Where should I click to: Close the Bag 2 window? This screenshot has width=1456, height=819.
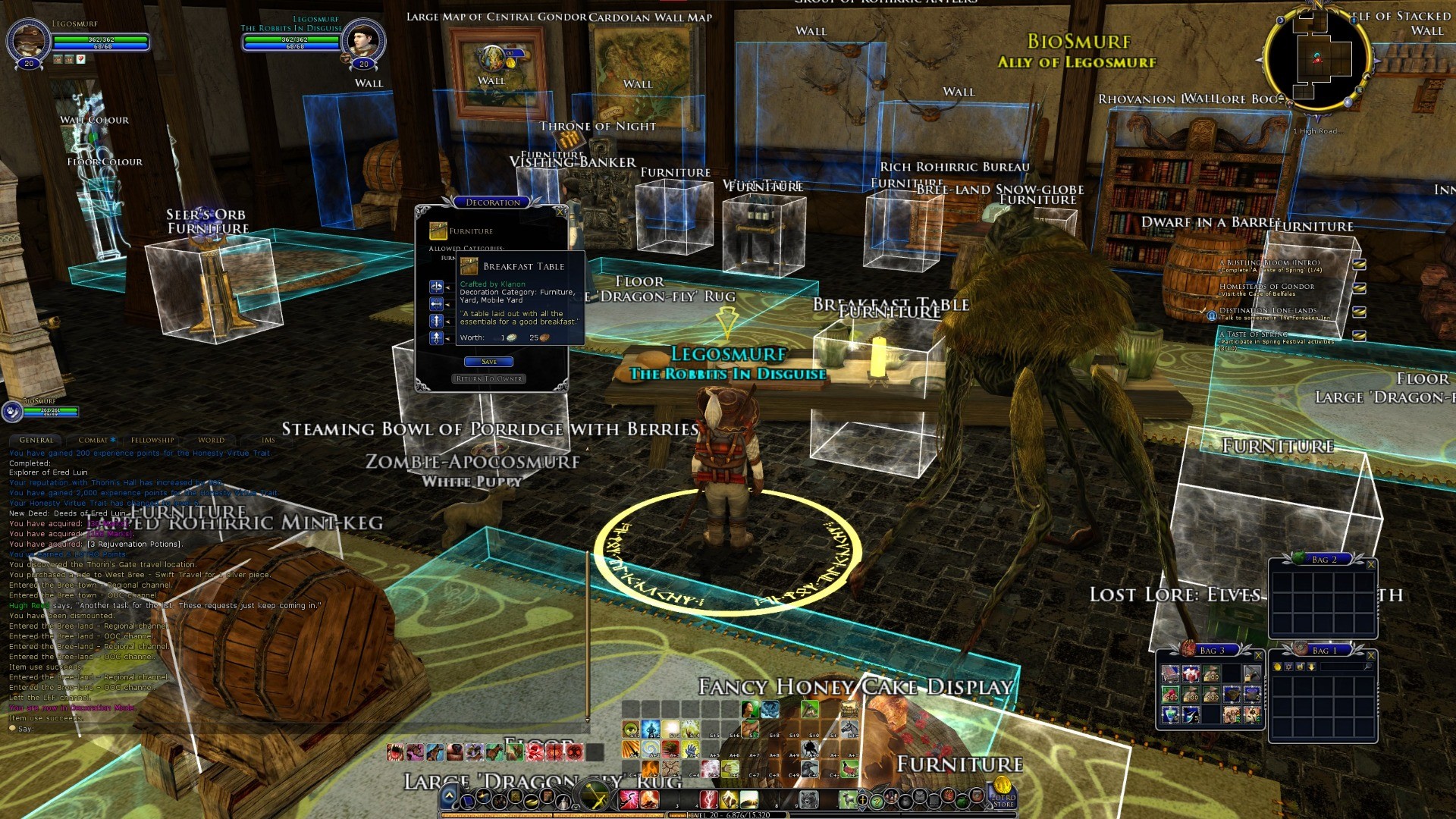(1370, 564)
